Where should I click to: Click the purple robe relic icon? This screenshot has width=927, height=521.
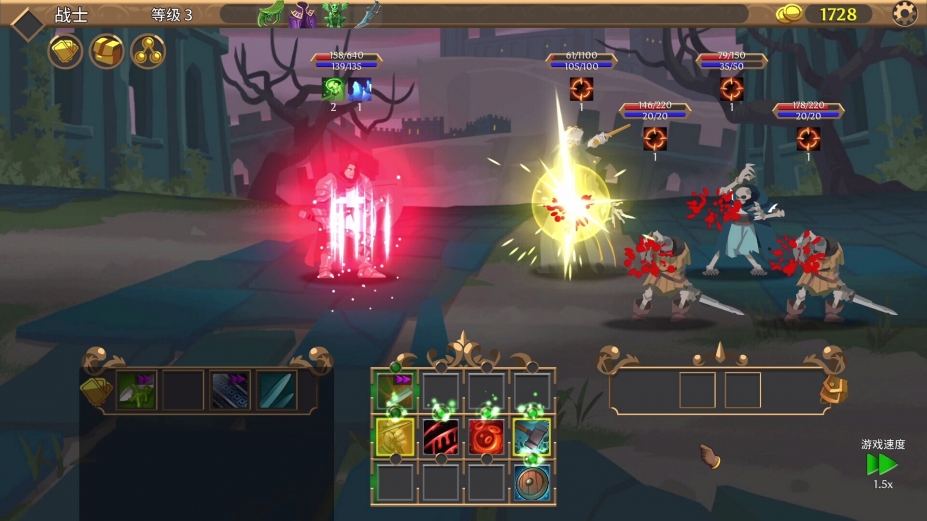click(x=302, y=14)
